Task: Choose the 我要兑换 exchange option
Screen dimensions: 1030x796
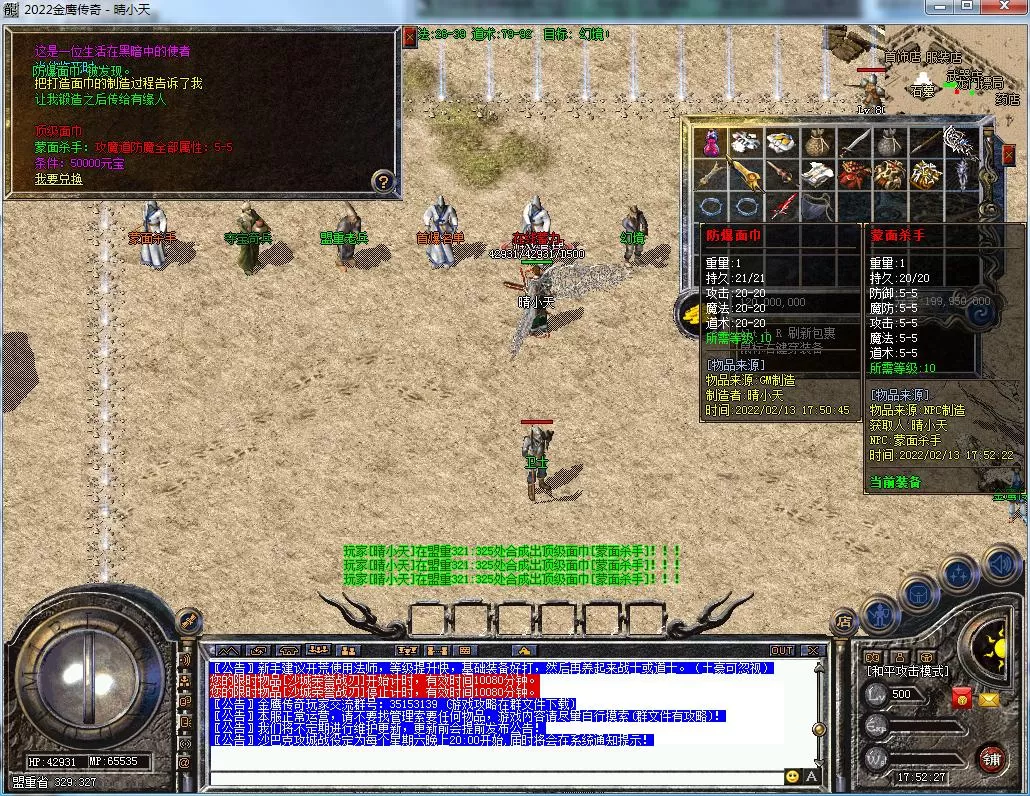Action: point(59,179)
